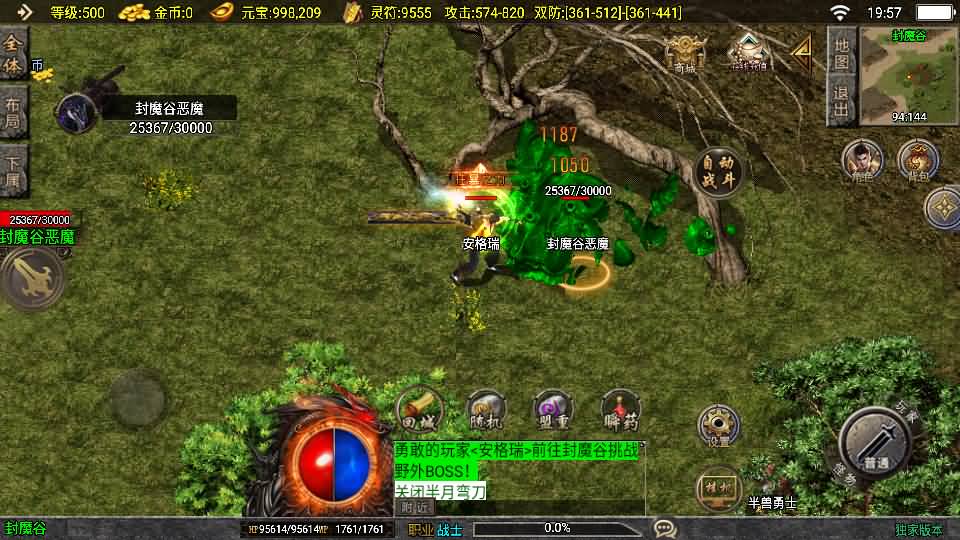Open the 封魔谷 minimap

tap(908, 74)
